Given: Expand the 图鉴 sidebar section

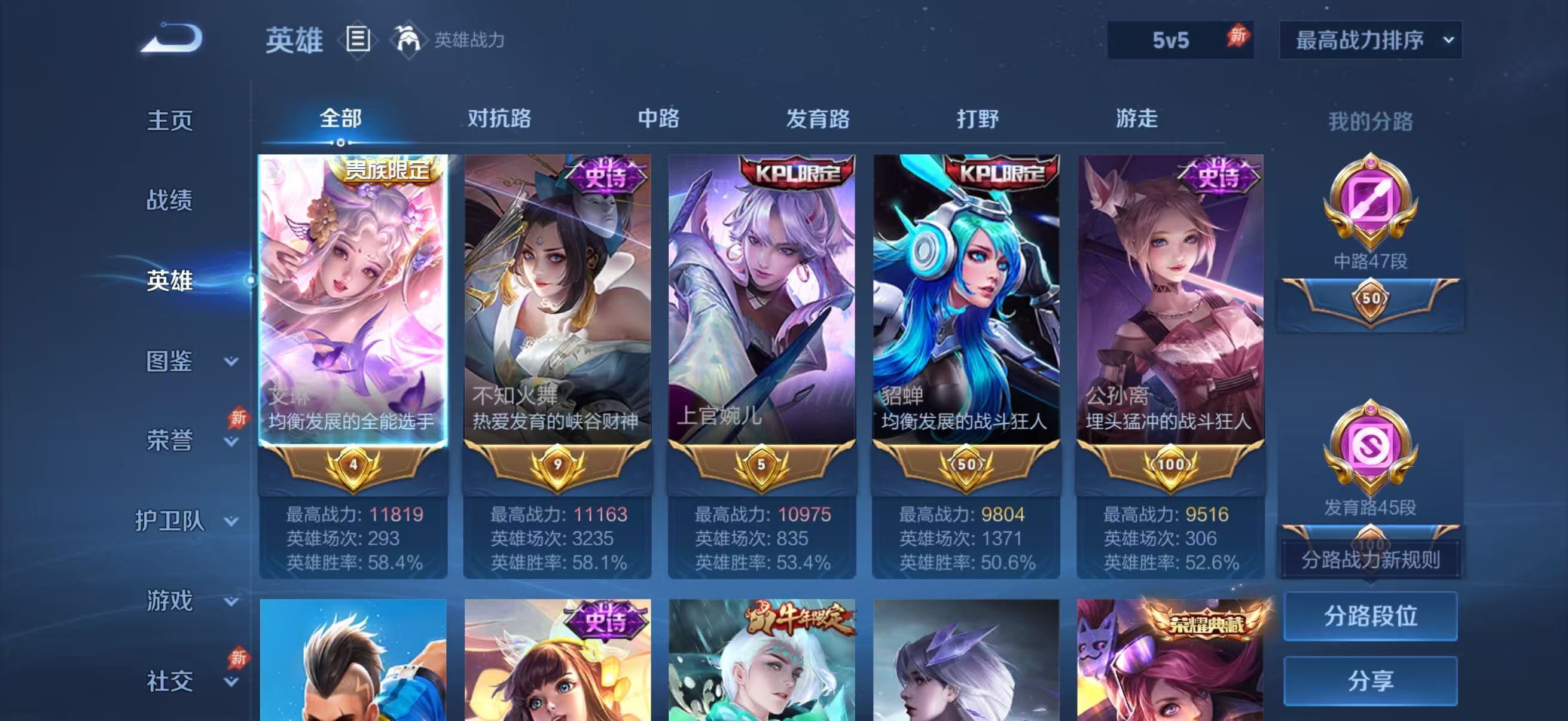Looking at the screenshot, I should tap(169, 363).
